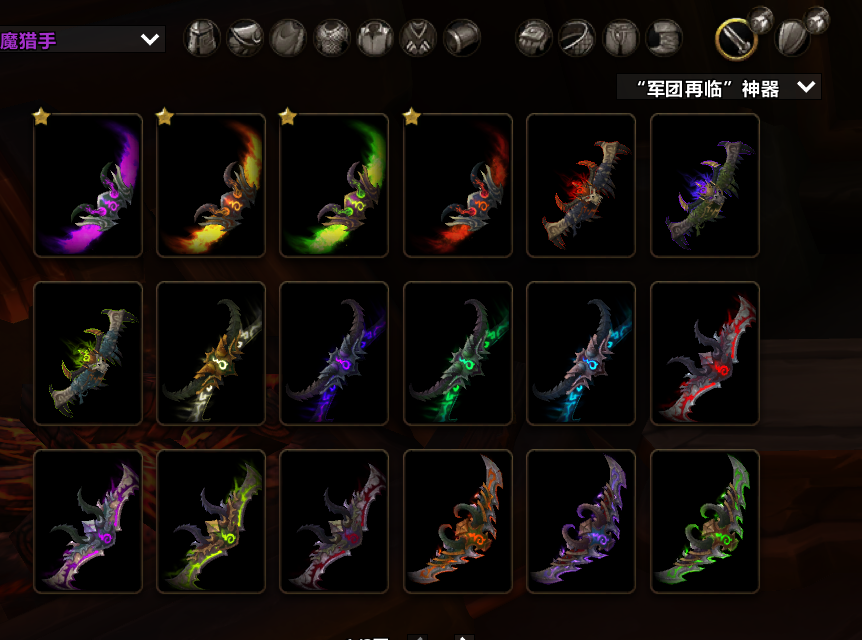Screen dimensions: 862x640
Task: Pick the magenta flame warglaive appearance
Action: [x=88, y=185]
